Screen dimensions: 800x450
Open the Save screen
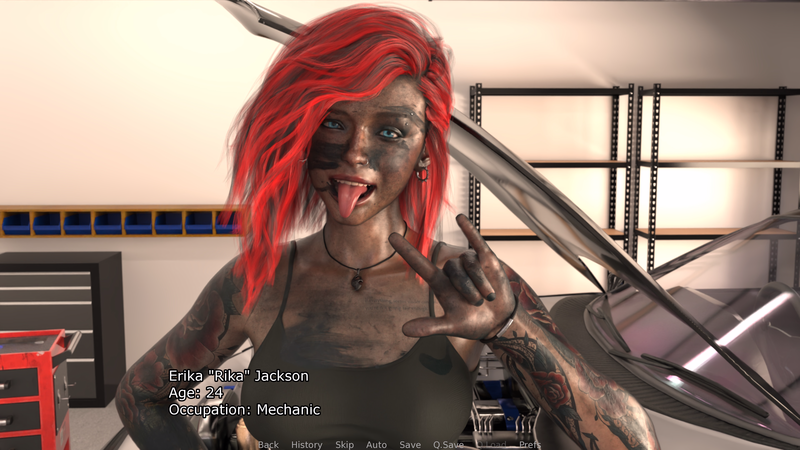pyautogui.click(x=410, y=444)
